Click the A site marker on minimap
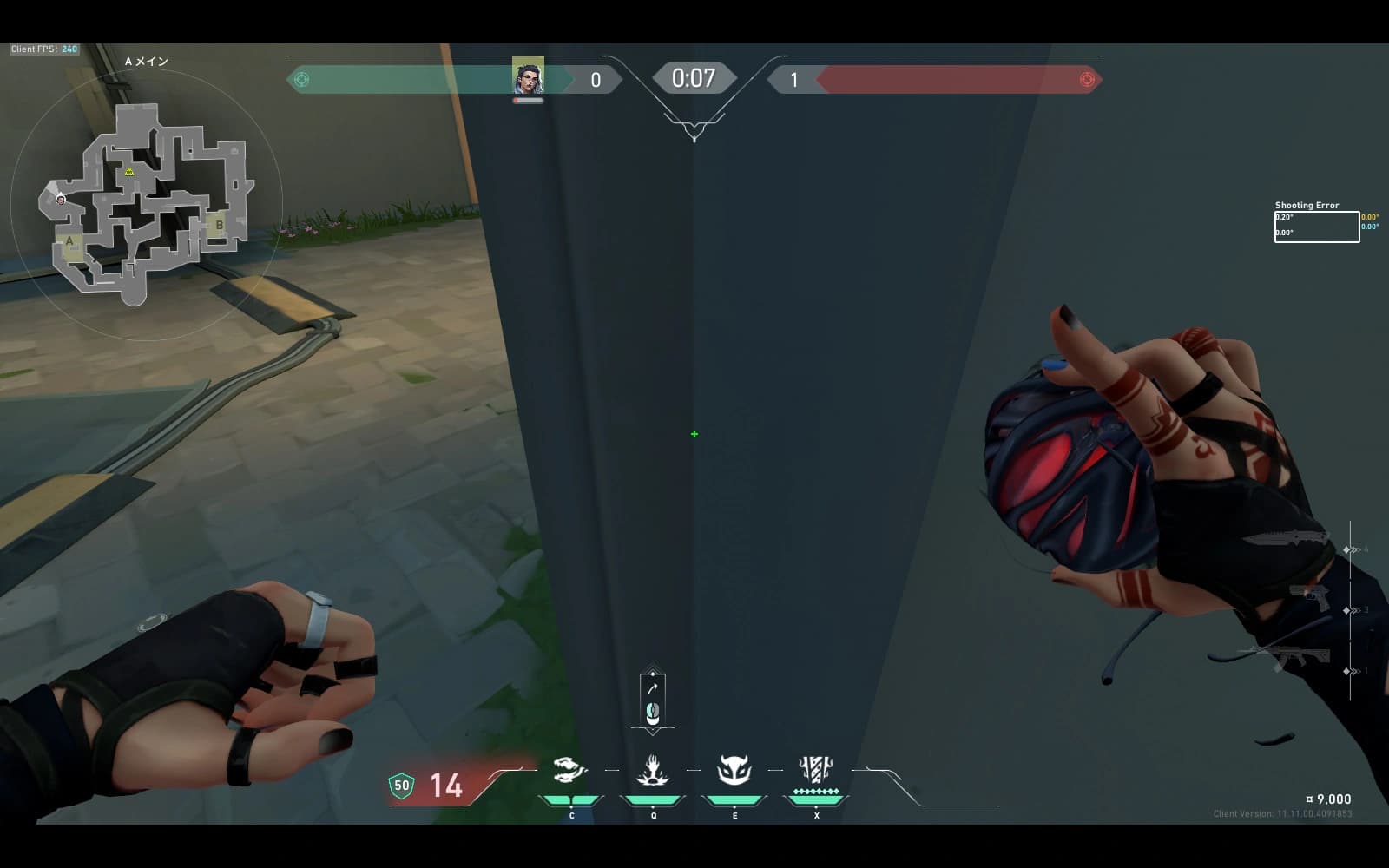The width and height of the screenshot is (1389, 868). coord(70,242)
